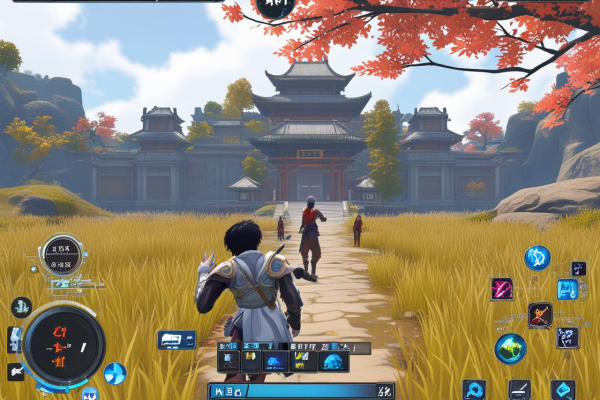Click the blue swirl orb beside the compass
Viewport: 600px width, 400px height.
coord(114,374)
